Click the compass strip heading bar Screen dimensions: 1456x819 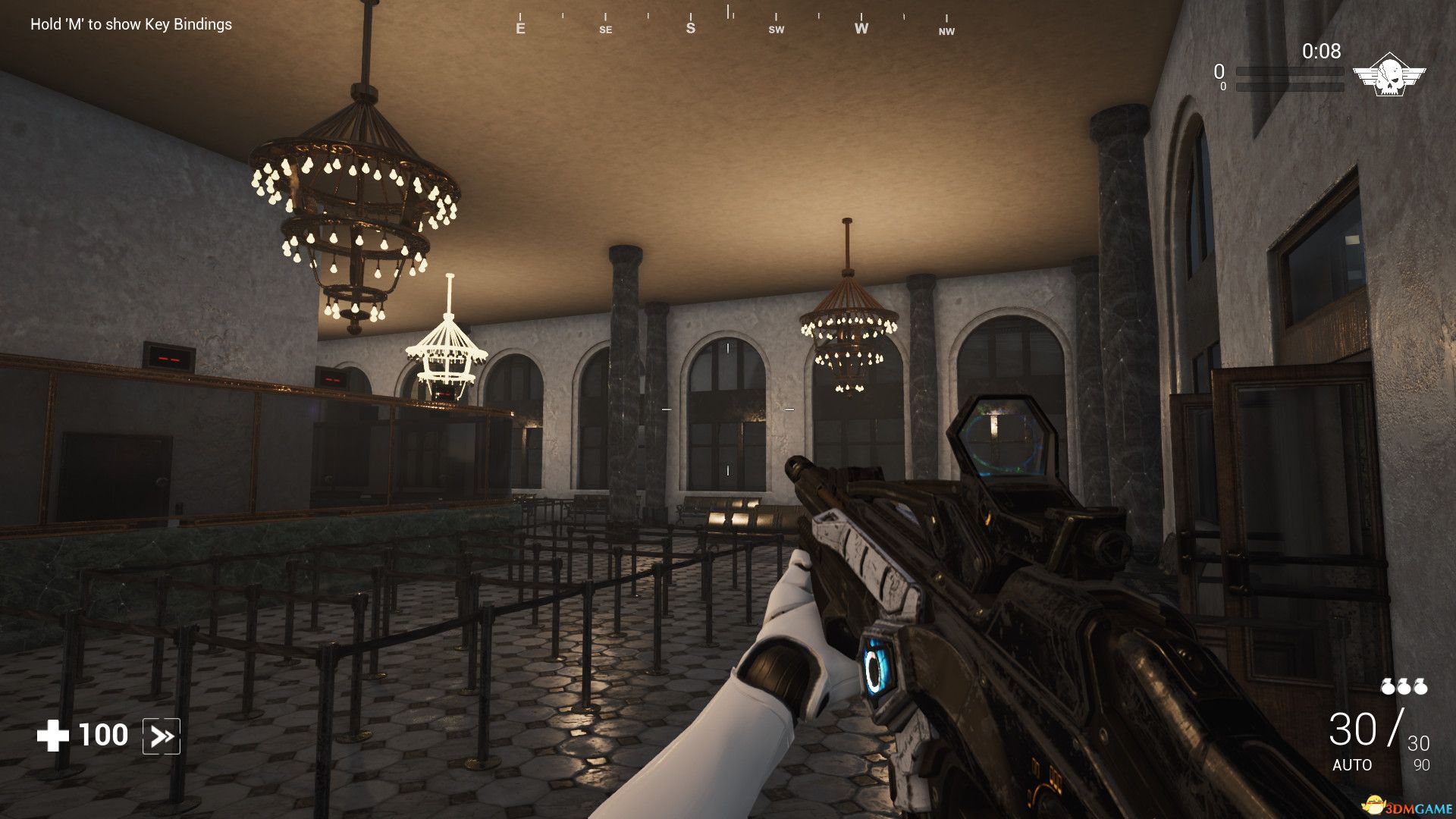point(733,24)
